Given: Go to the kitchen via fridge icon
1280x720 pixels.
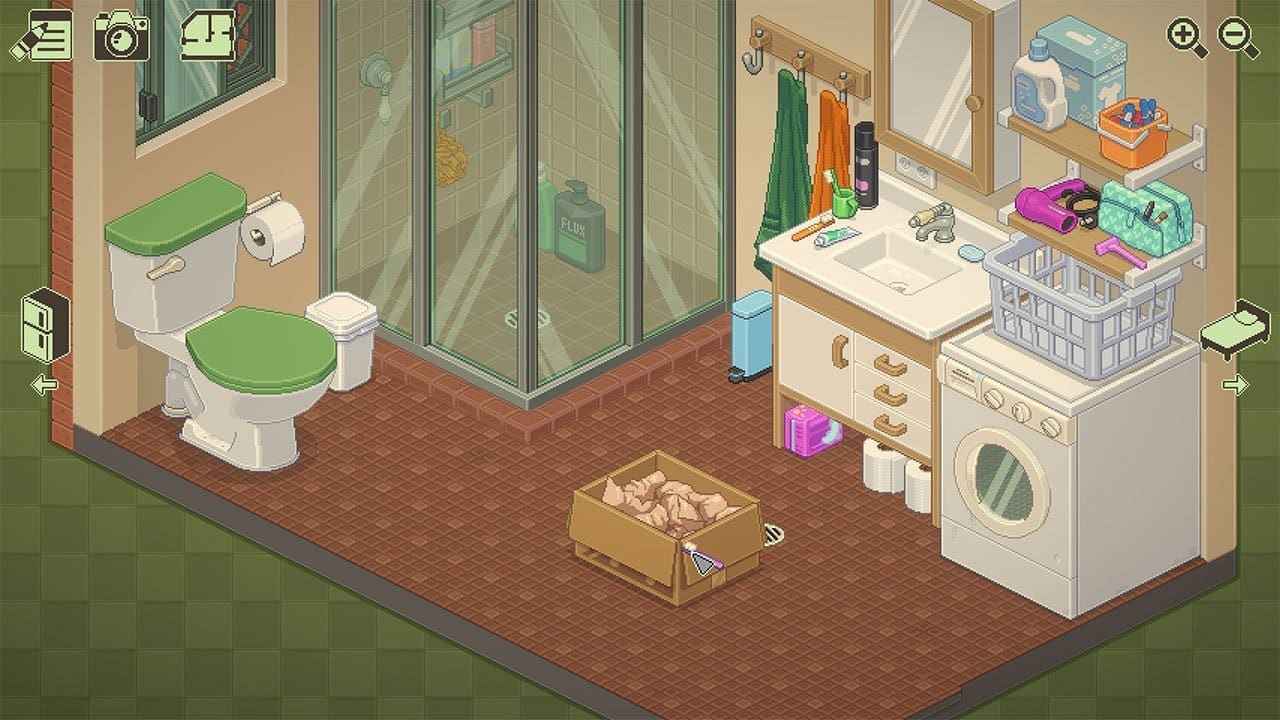Looking at the screenshot, I should [45, 325].
